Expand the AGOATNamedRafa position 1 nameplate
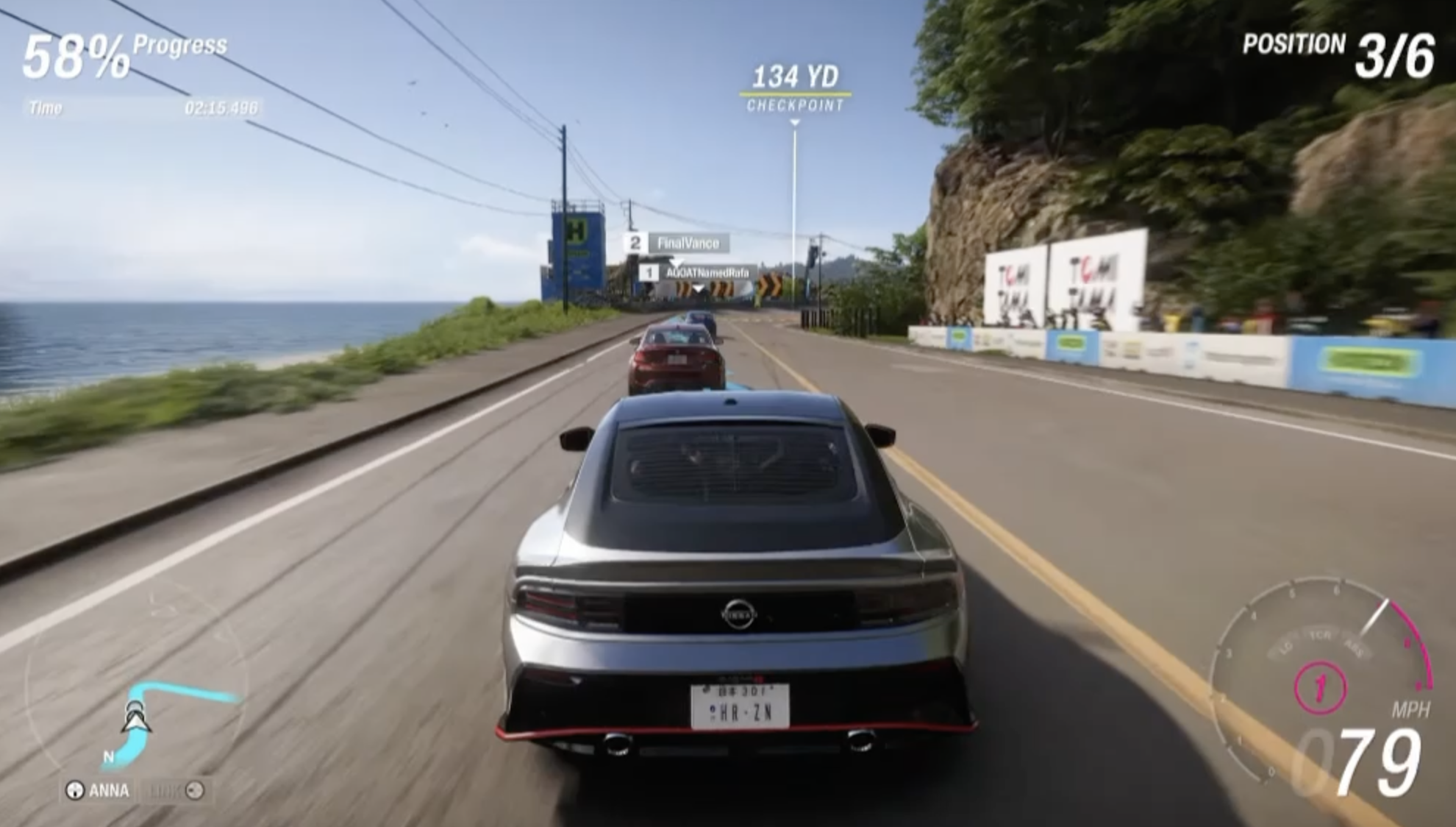1456x827 pixels. 696,271
